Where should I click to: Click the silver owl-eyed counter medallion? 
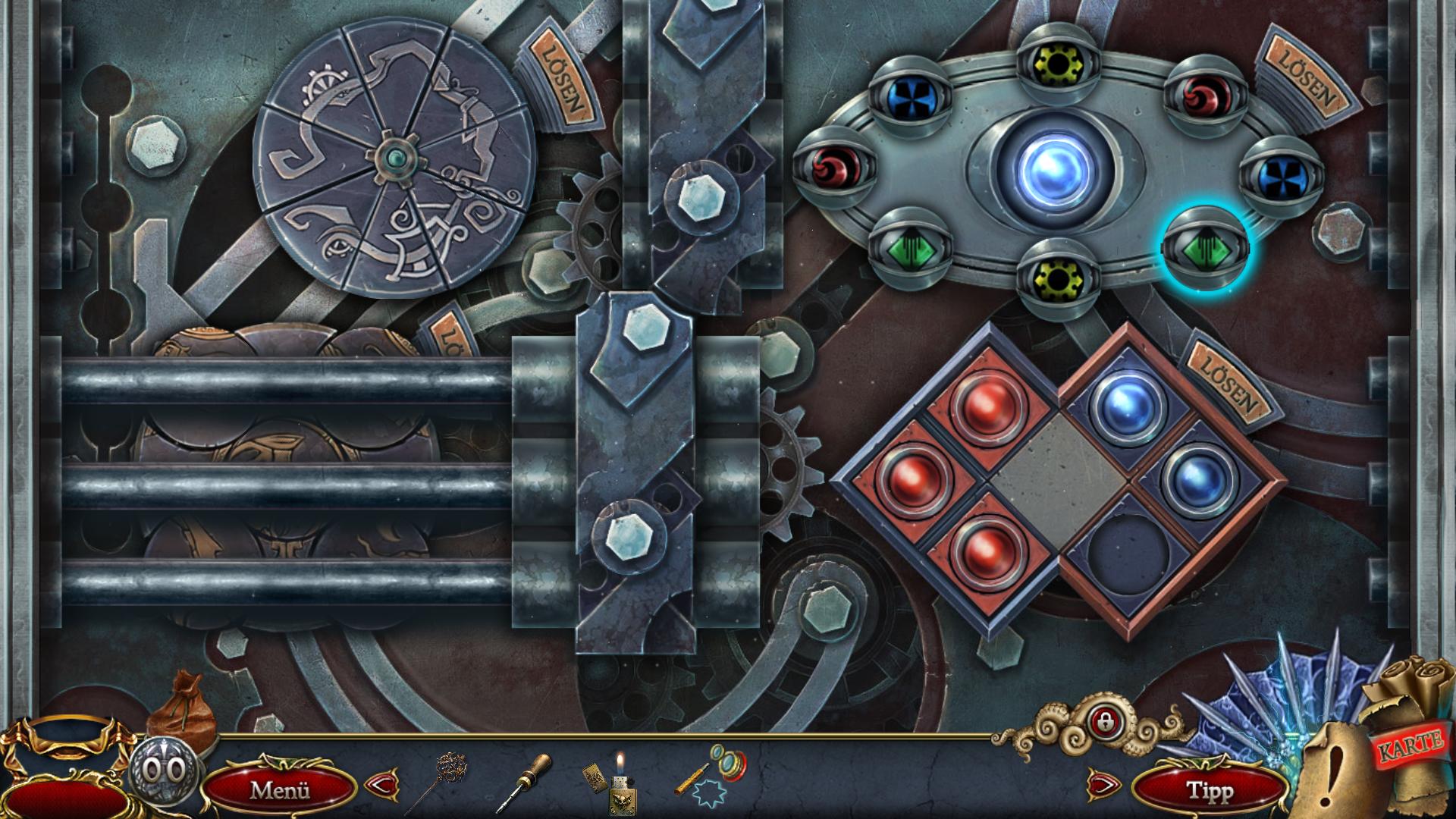tap(166, 770)
